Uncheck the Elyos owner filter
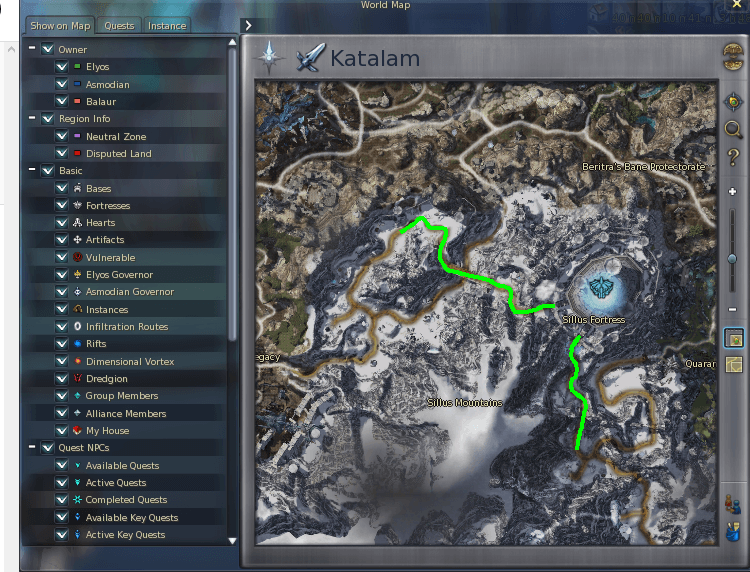This screenshot has height=572, width=750. 62,67
